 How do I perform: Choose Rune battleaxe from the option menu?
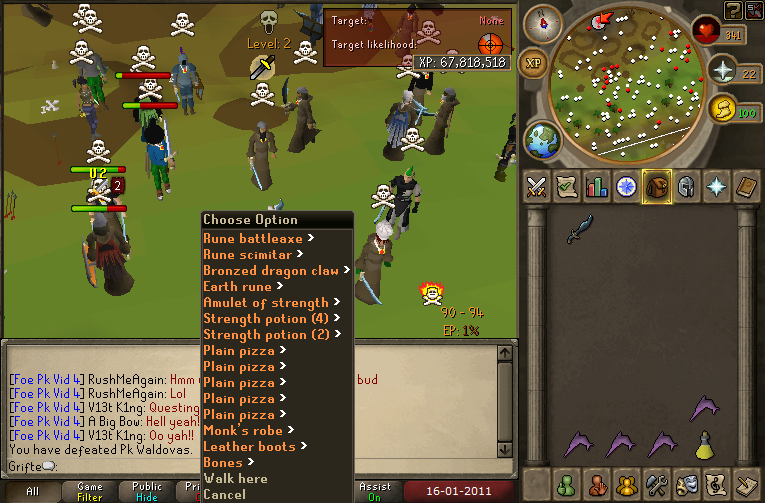pos(254,239)
